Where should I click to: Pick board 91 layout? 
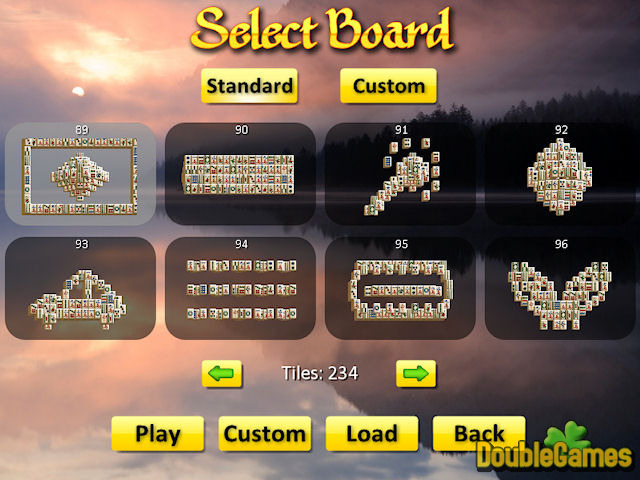pyautogui.click(x=400, y=173)
